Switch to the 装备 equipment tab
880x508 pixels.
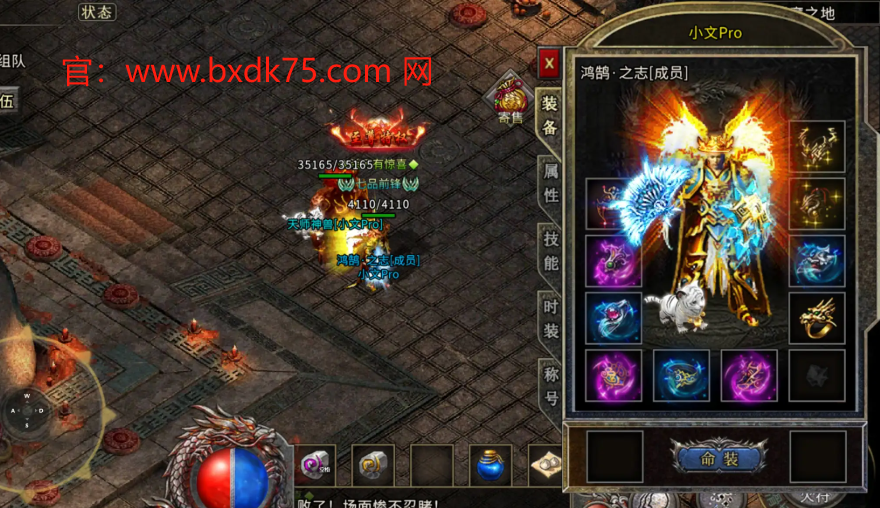(x=549, y=116)
